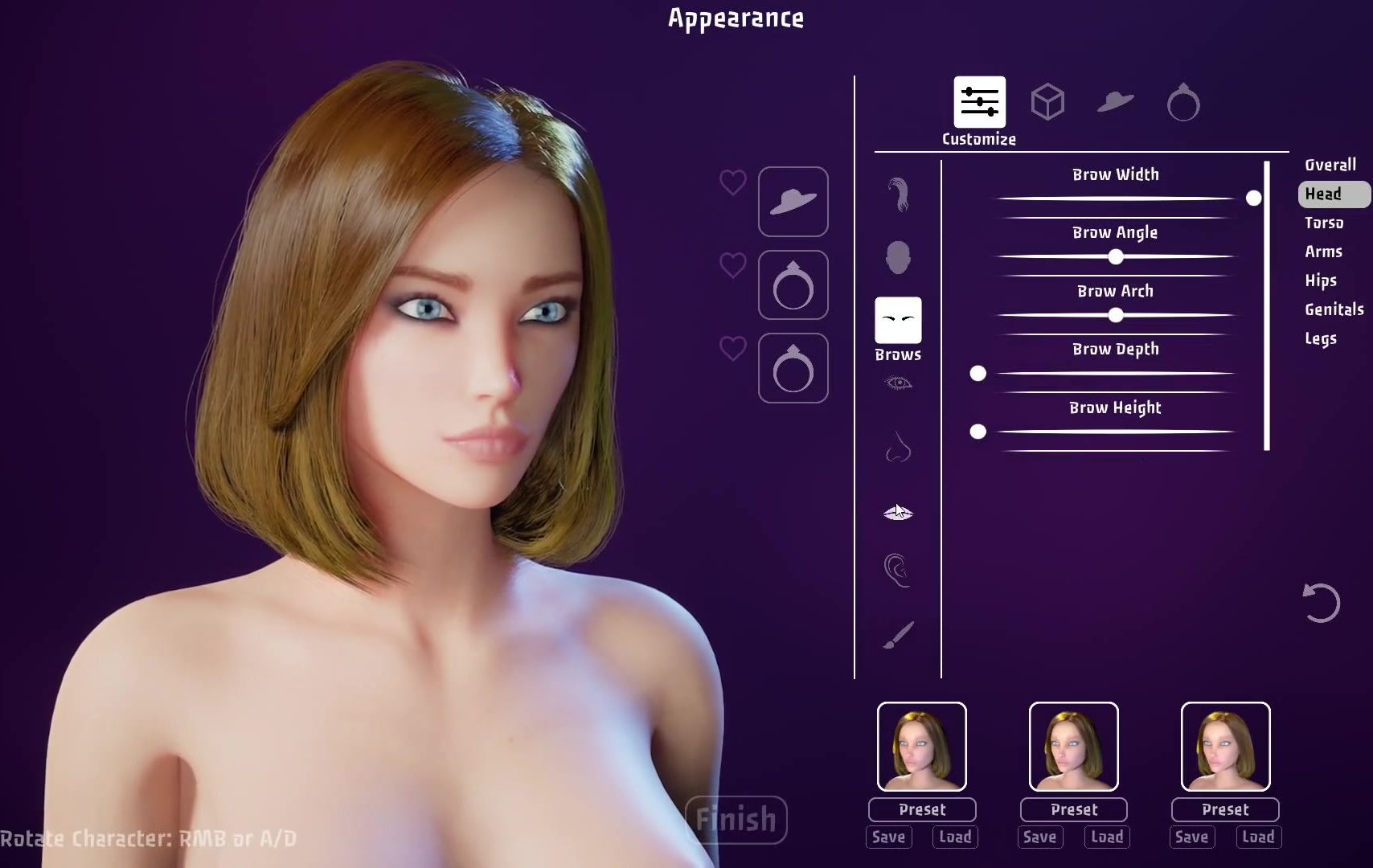Open the ear customization category
1373x868 pixels.
898,570
